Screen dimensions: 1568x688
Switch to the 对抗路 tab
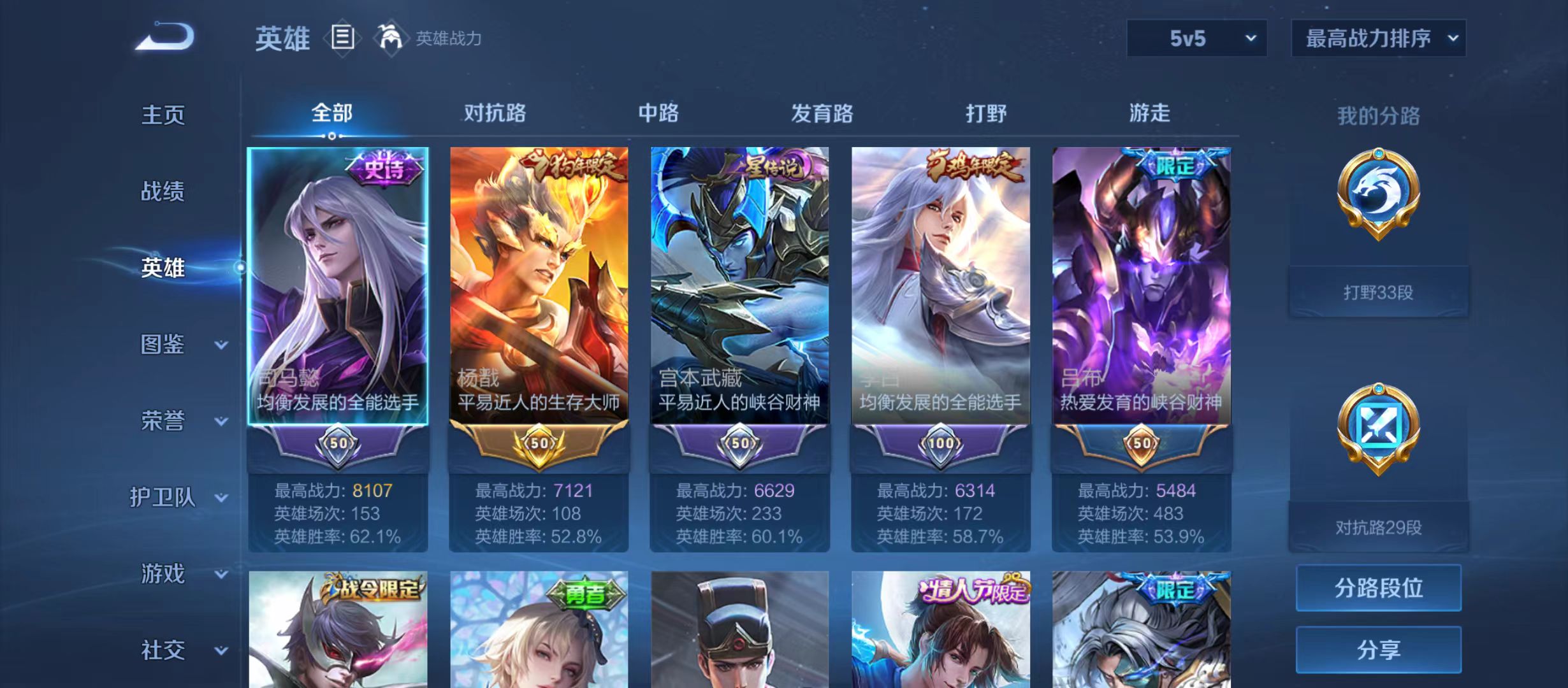click(x=493, y=111)
